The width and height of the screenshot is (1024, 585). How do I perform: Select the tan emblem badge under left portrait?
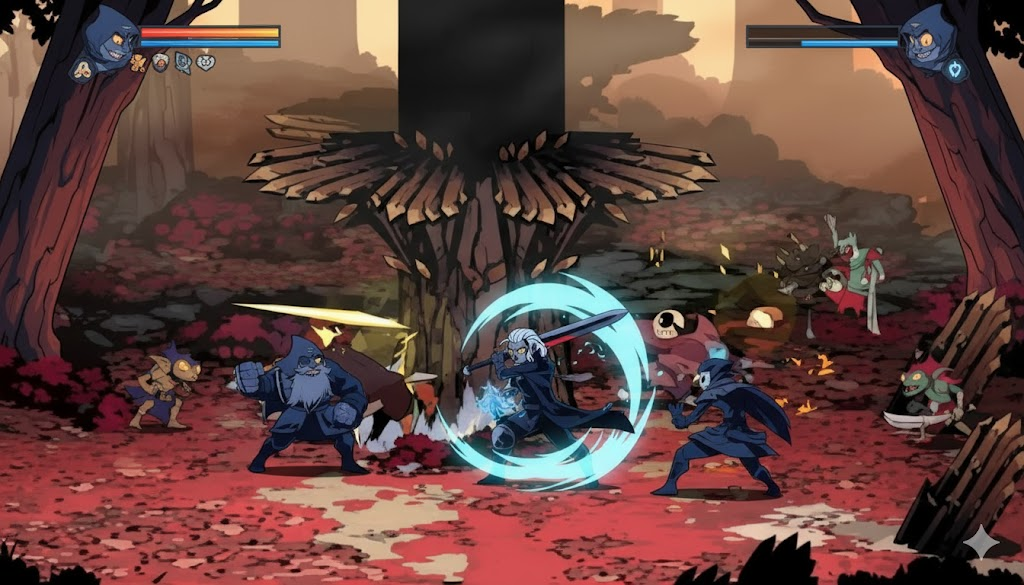pyautogui.click(x=83, y=70)
